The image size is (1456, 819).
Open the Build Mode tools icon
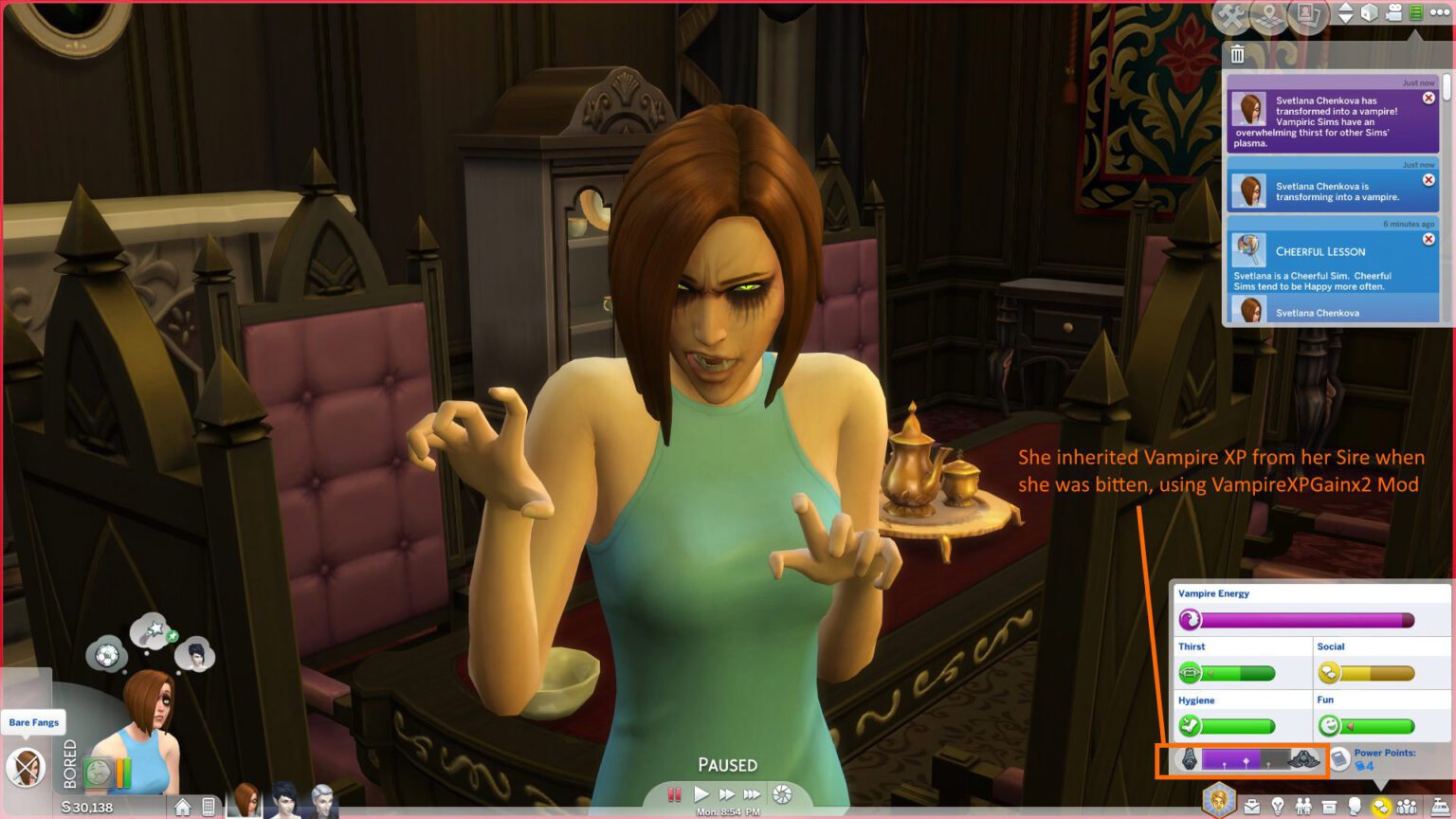pyautogui.click(x=1229, y=15)
